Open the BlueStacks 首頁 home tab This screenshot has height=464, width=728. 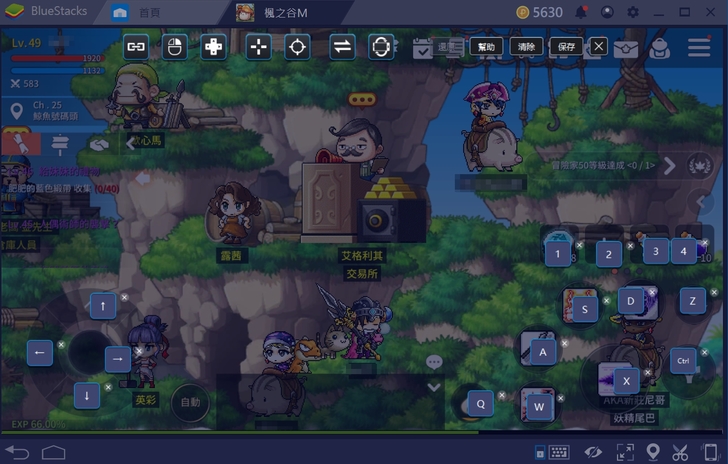pyautogui.click(x=140, y=12)
